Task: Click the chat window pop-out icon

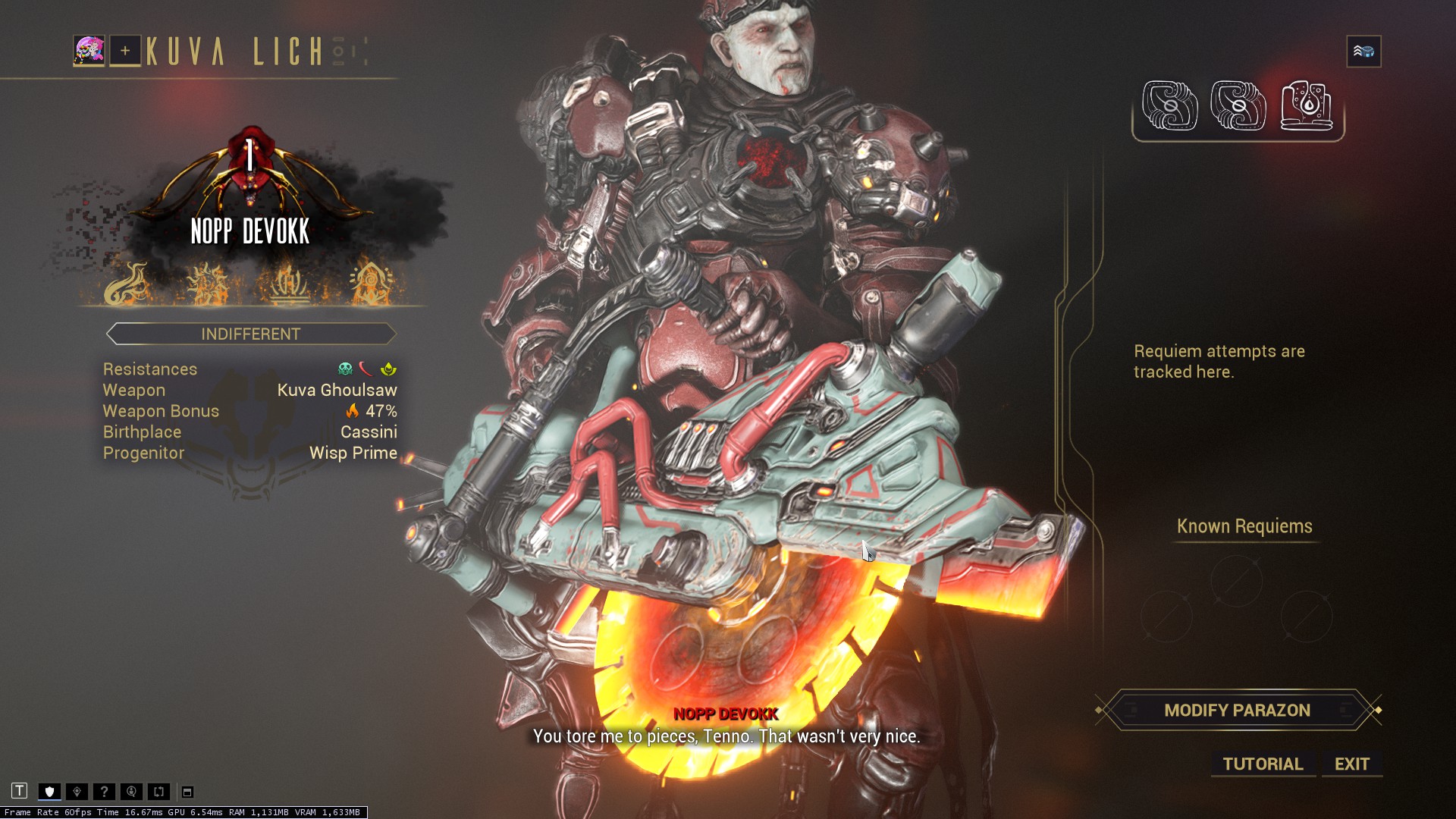Action: (x=187, y=792)
